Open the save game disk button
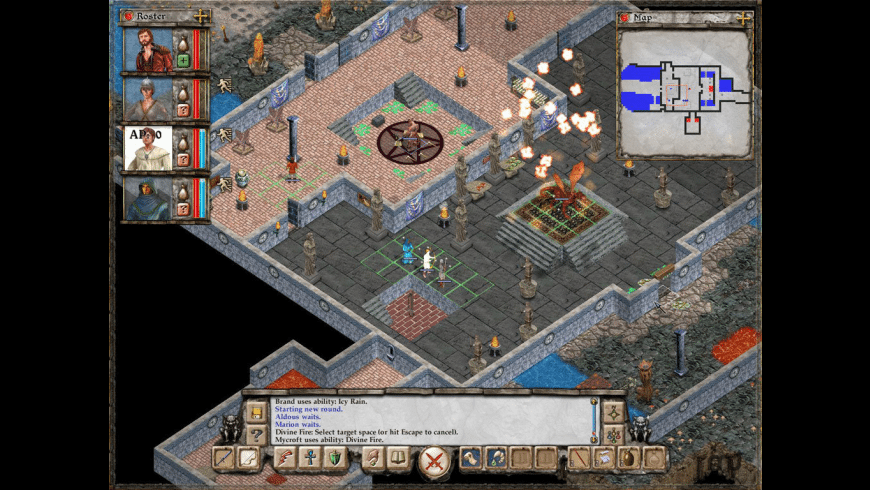The width and height of the screenshot is (870, 490). [255, 412]
